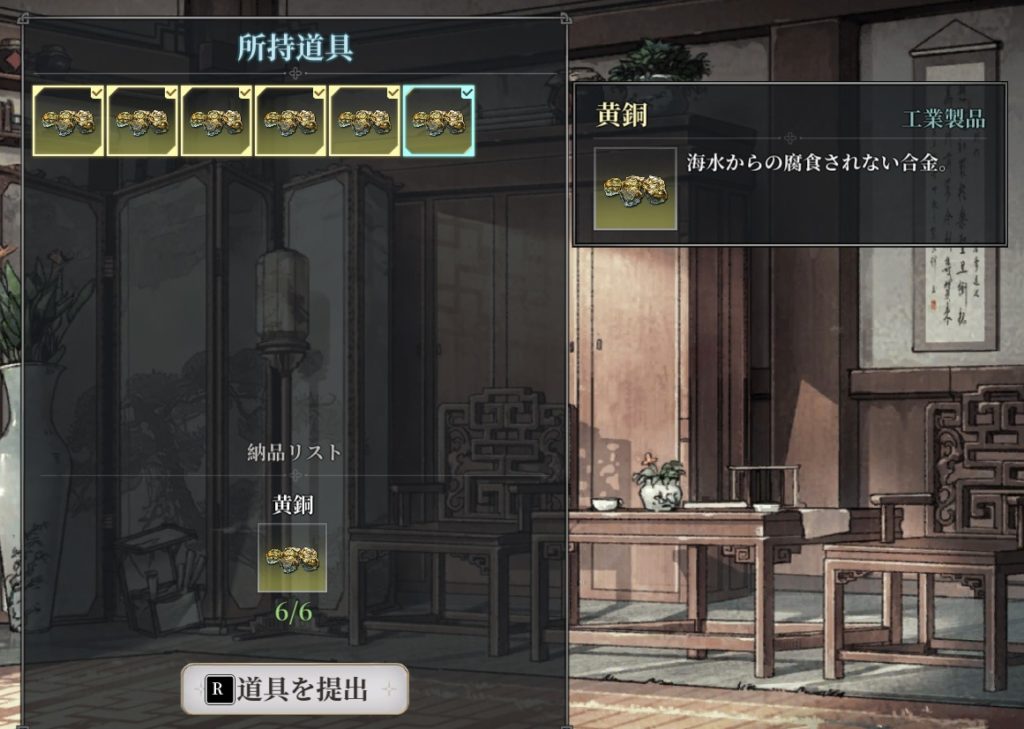Submit items with 道具を提出 button
The width and height of the screenshot is (1024, 729).
pyautogui.click(x=295, y=689)
